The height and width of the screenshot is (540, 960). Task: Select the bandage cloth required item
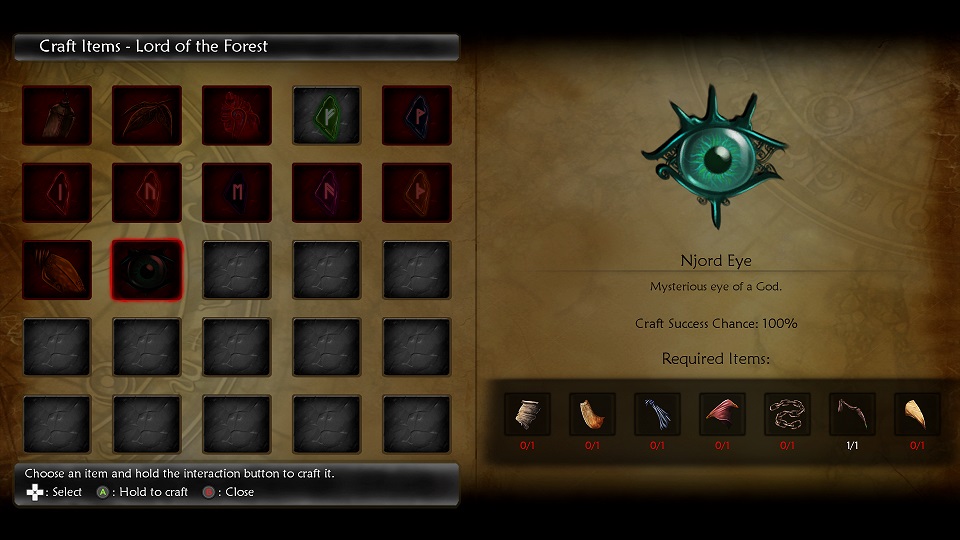pos(527,414)
